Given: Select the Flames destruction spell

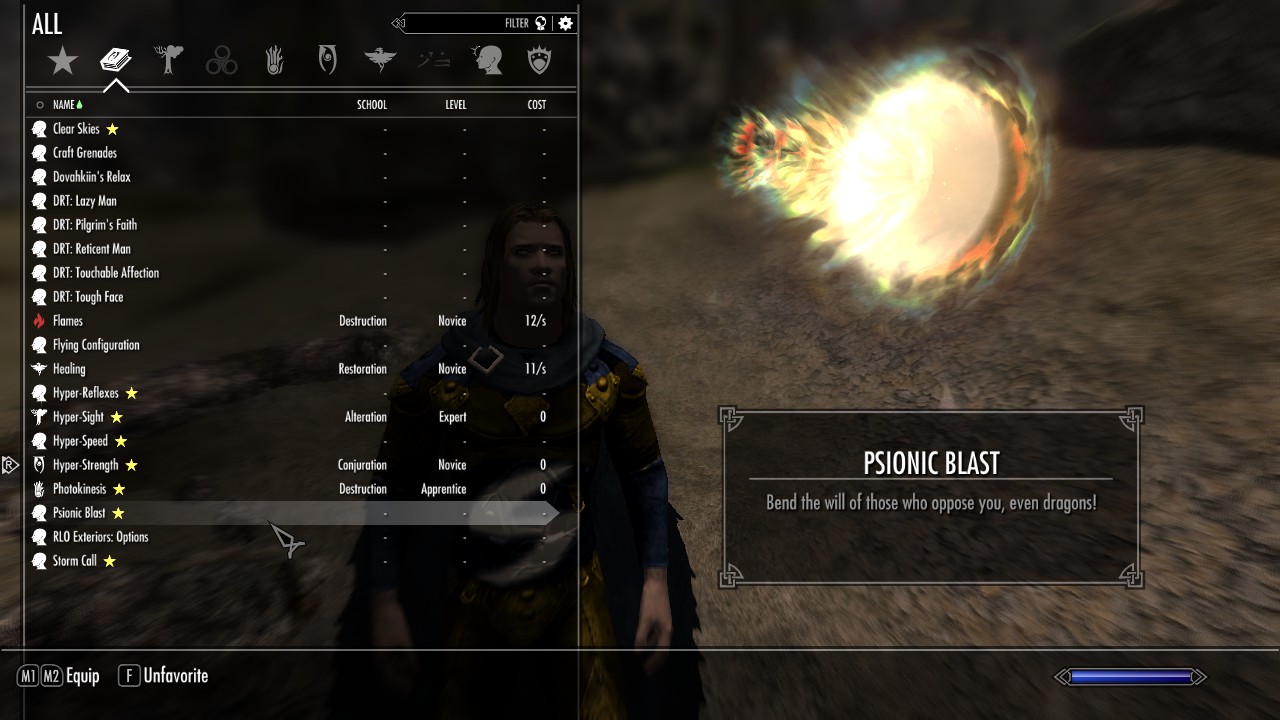Looking at the screenshot, I should tap(68, 321).
